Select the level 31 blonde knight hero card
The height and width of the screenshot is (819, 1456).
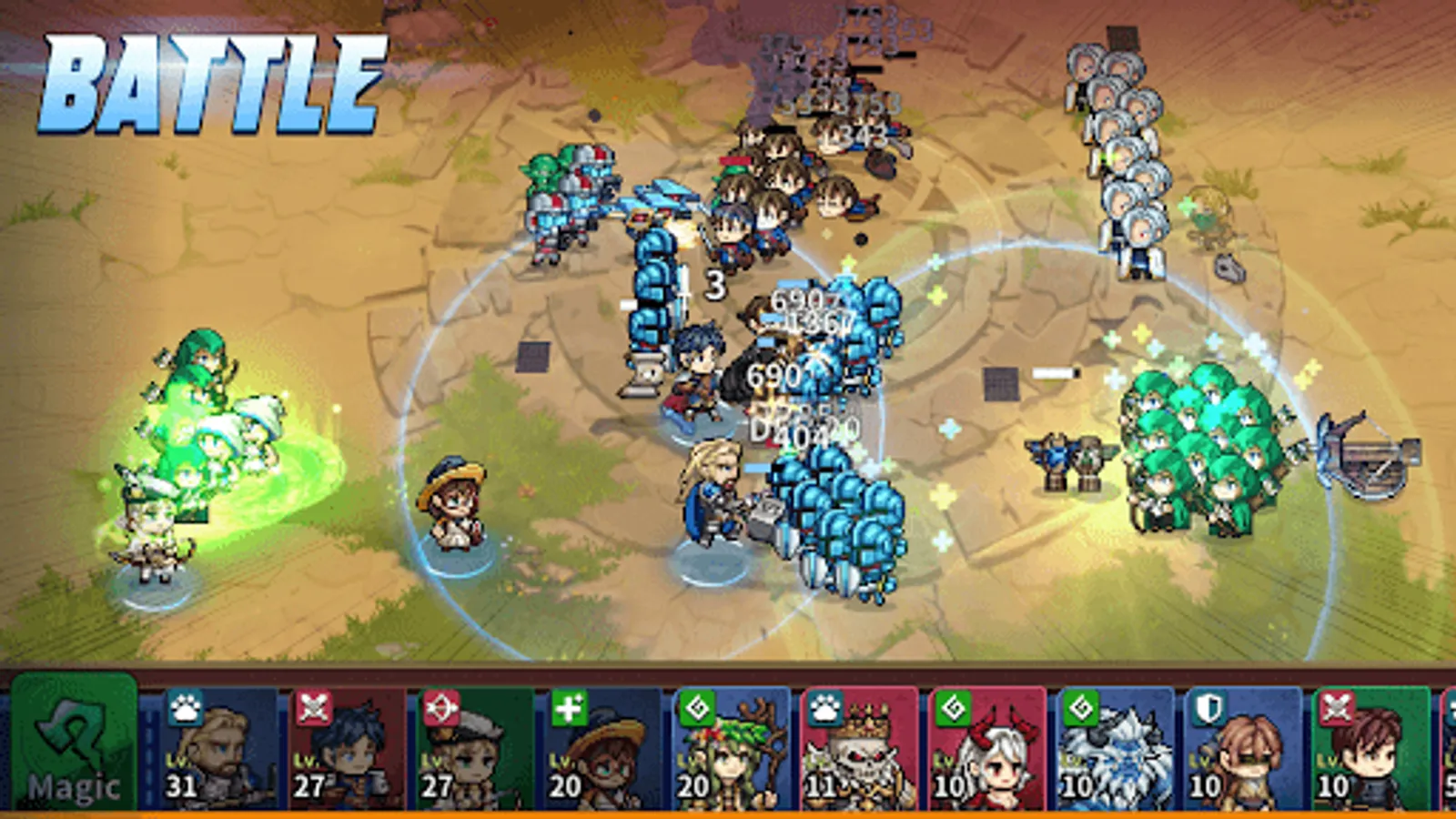214,755
